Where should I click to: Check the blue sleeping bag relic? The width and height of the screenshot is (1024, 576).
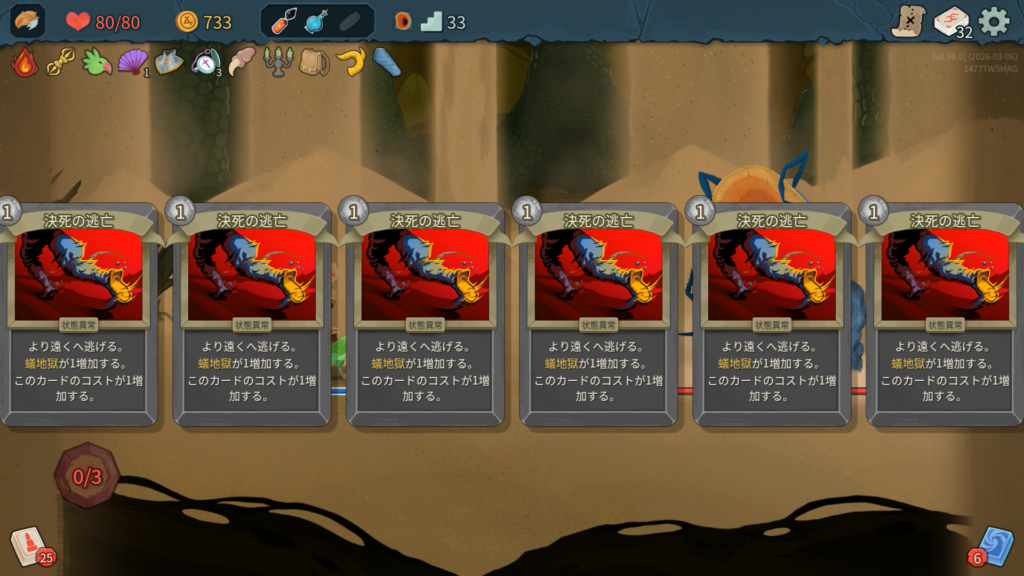(x=387, y=62)
